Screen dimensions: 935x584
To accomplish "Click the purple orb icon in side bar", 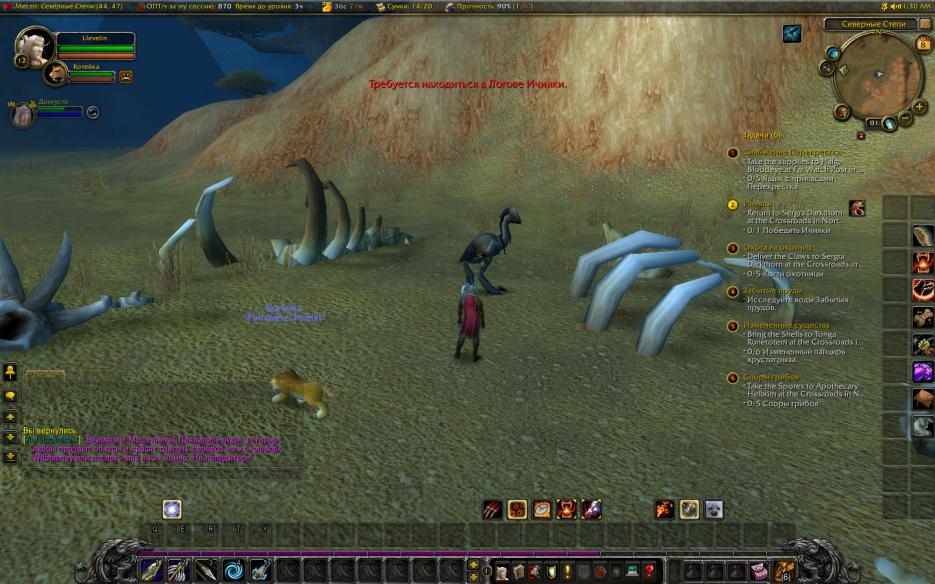I will pyautogui.click(x=922, y=372).
